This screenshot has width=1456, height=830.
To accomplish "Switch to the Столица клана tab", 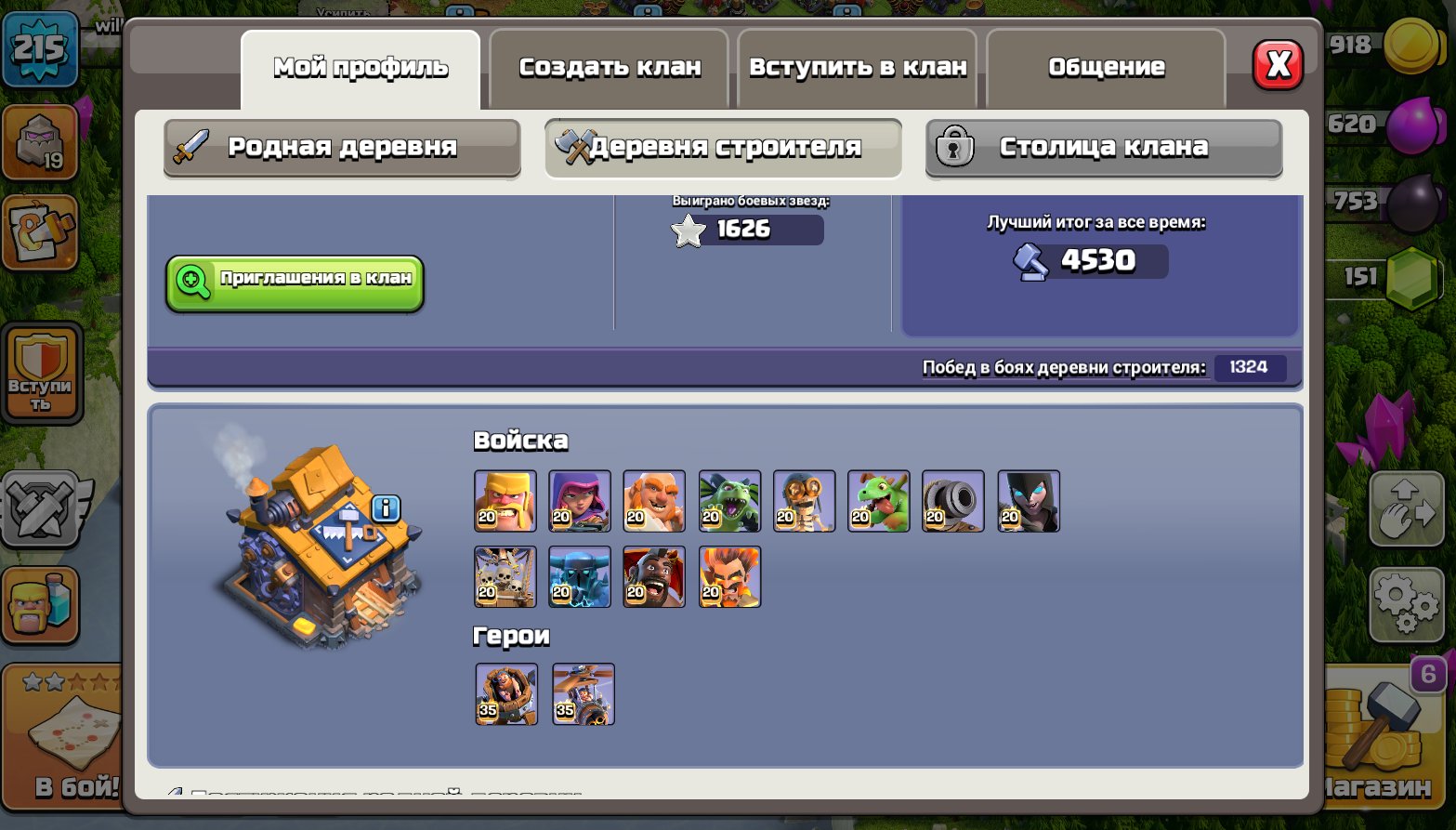I will (x=1104, y=147).
